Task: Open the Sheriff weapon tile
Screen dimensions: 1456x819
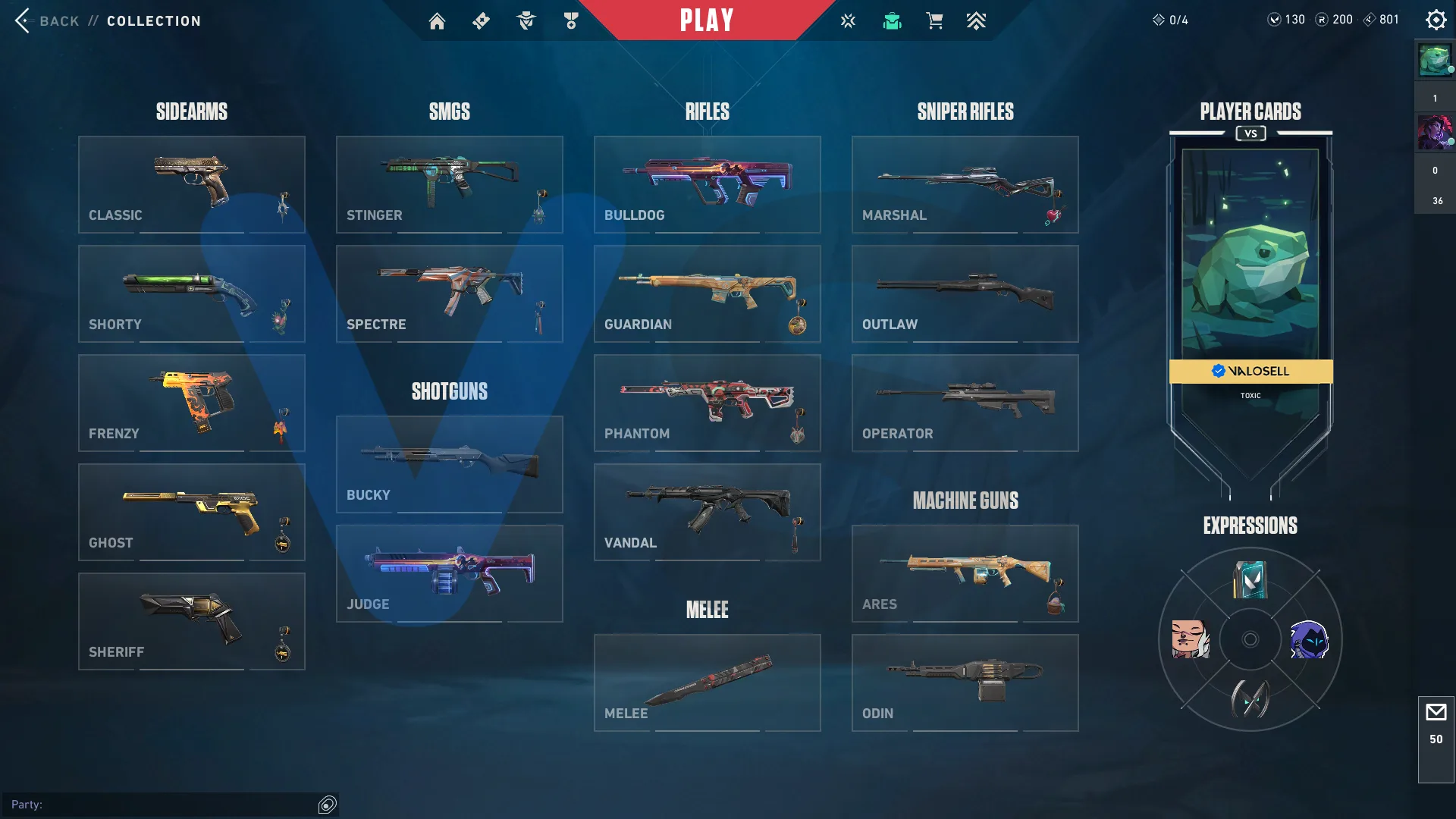Action: tap(191, 621)
